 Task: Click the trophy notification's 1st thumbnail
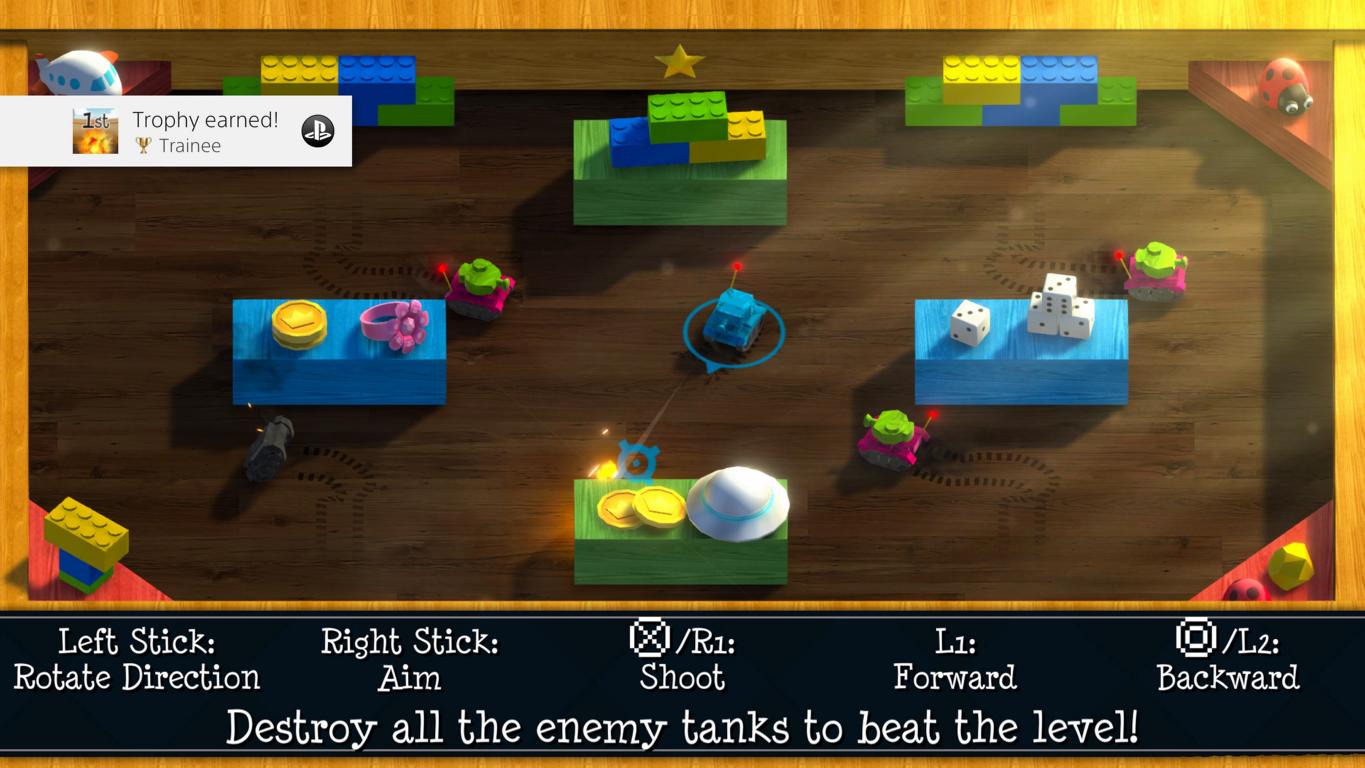(95, 131)
